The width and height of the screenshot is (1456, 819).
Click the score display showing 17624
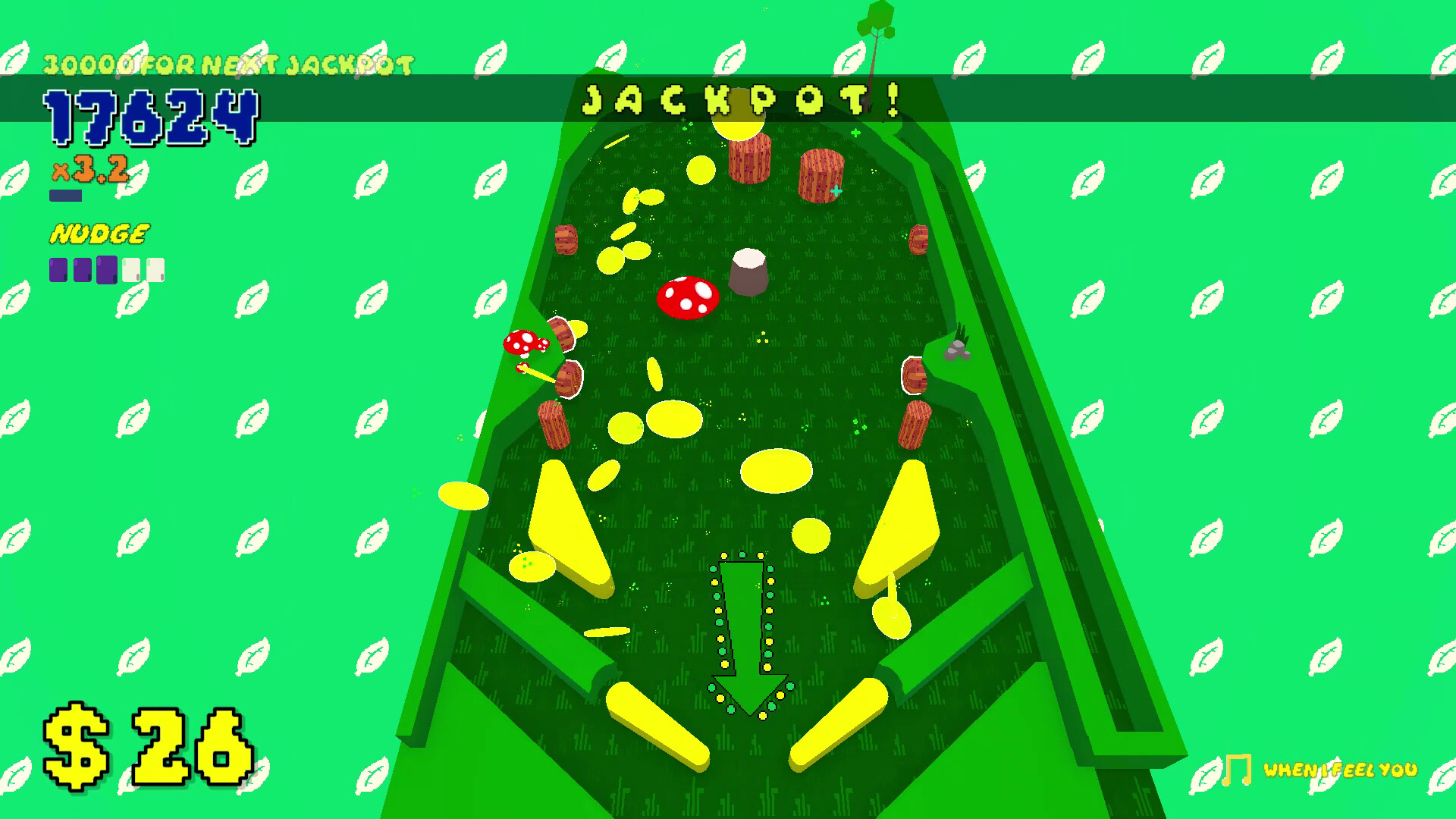click(152, 119)
